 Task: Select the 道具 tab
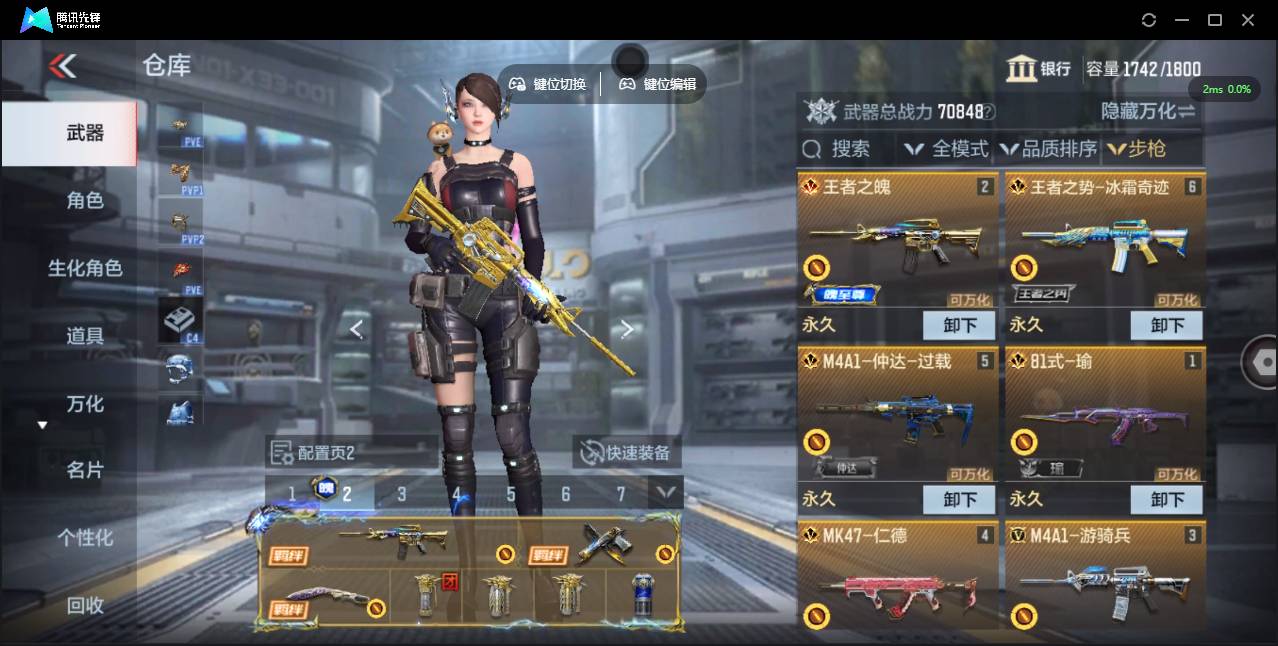(x=85, y=336)
